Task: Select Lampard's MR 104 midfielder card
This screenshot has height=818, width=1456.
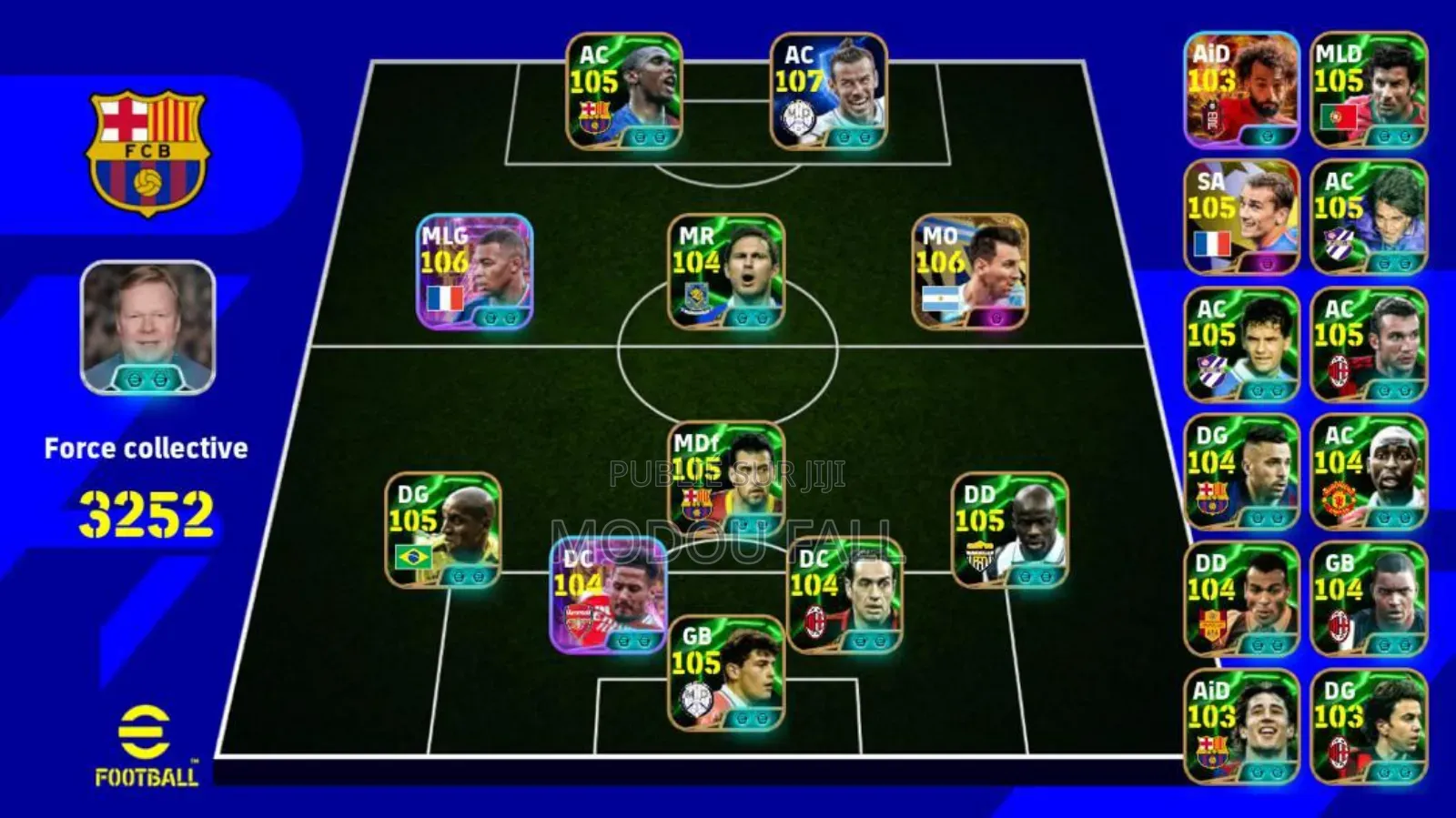Action: click(x=728, y=273)
